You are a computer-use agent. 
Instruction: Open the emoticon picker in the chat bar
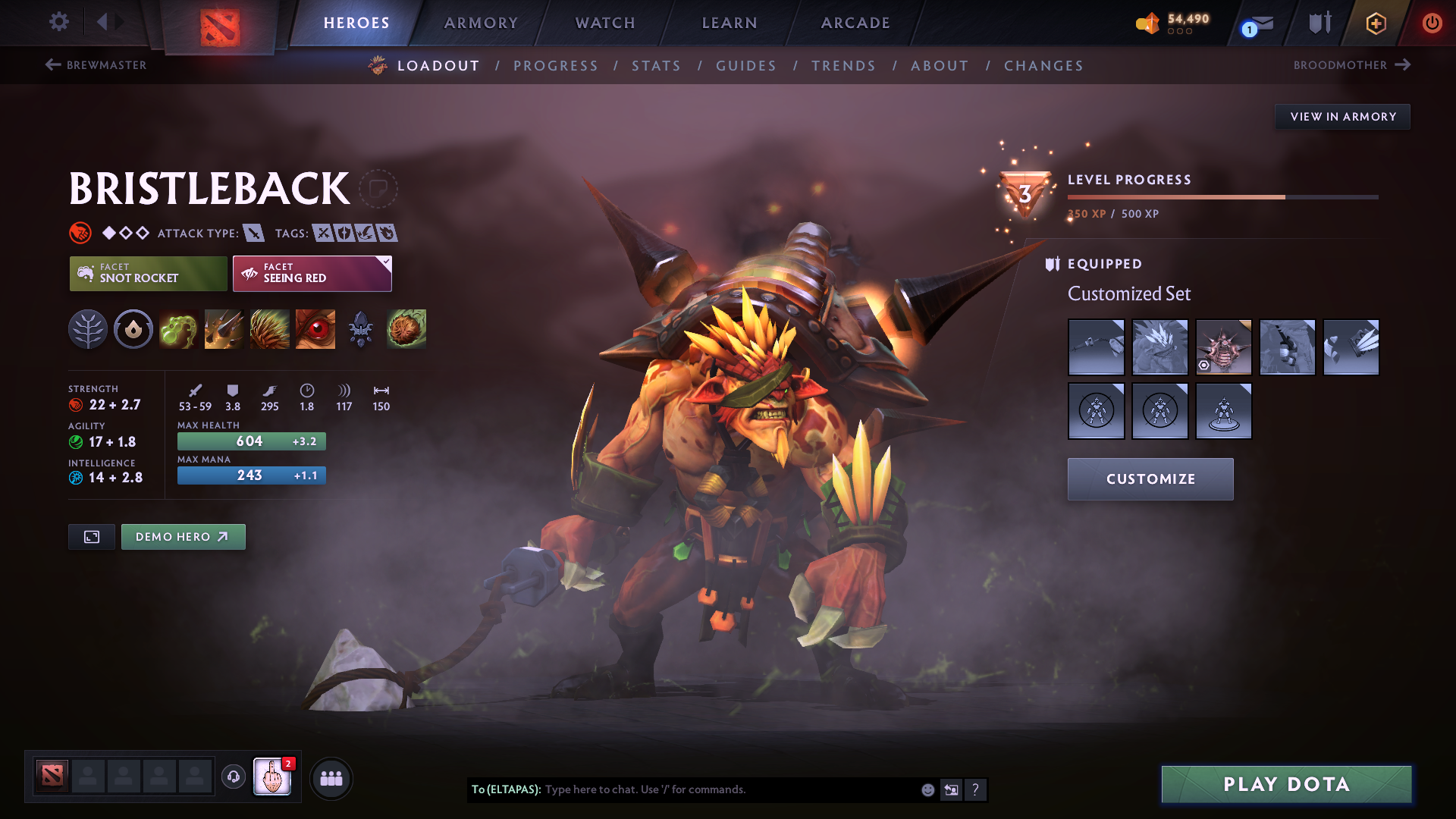click(927, 789)
